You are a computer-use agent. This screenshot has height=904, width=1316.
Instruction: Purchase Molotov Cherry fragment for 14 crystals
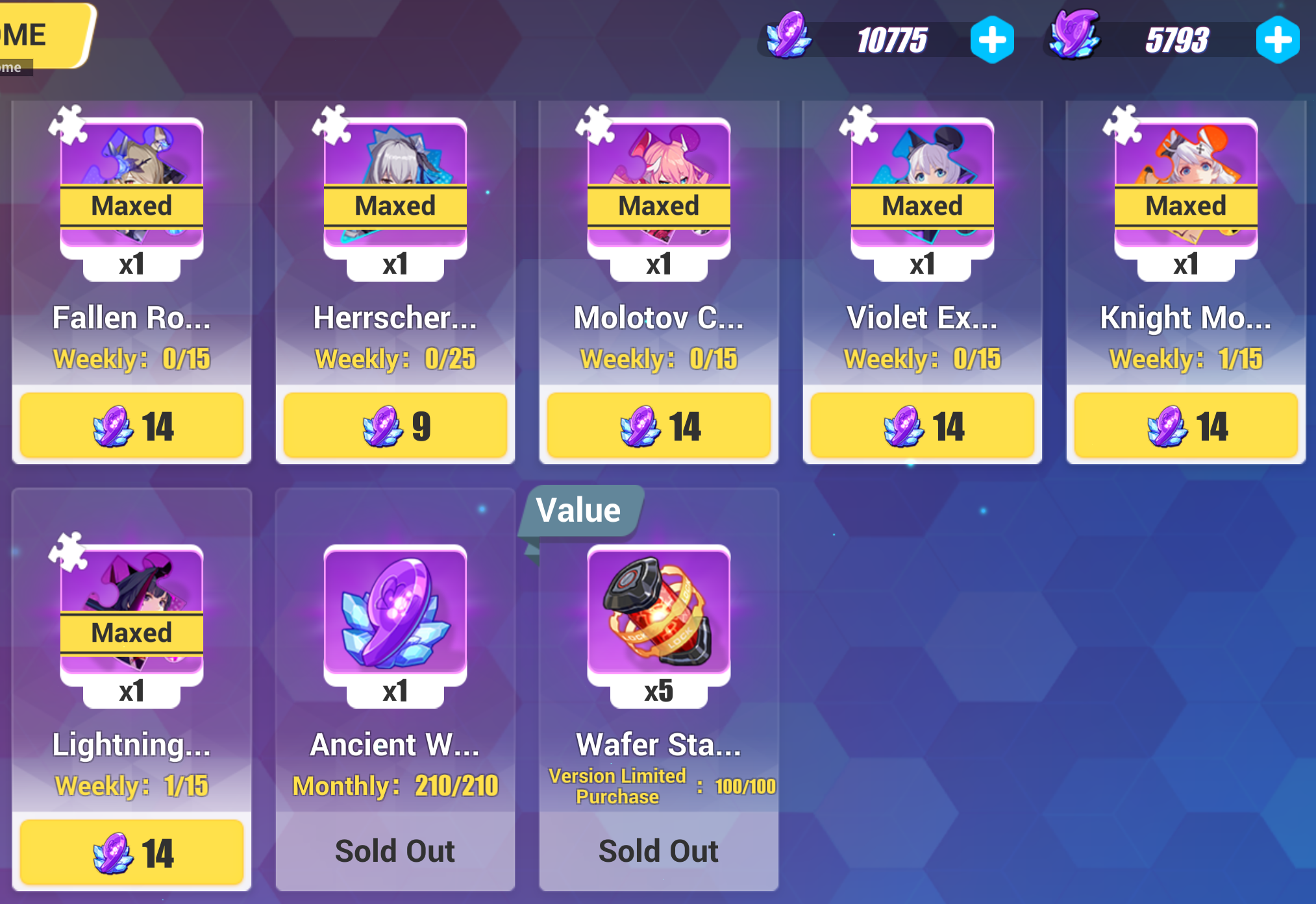pyautogui.click(x=658, y=426)
